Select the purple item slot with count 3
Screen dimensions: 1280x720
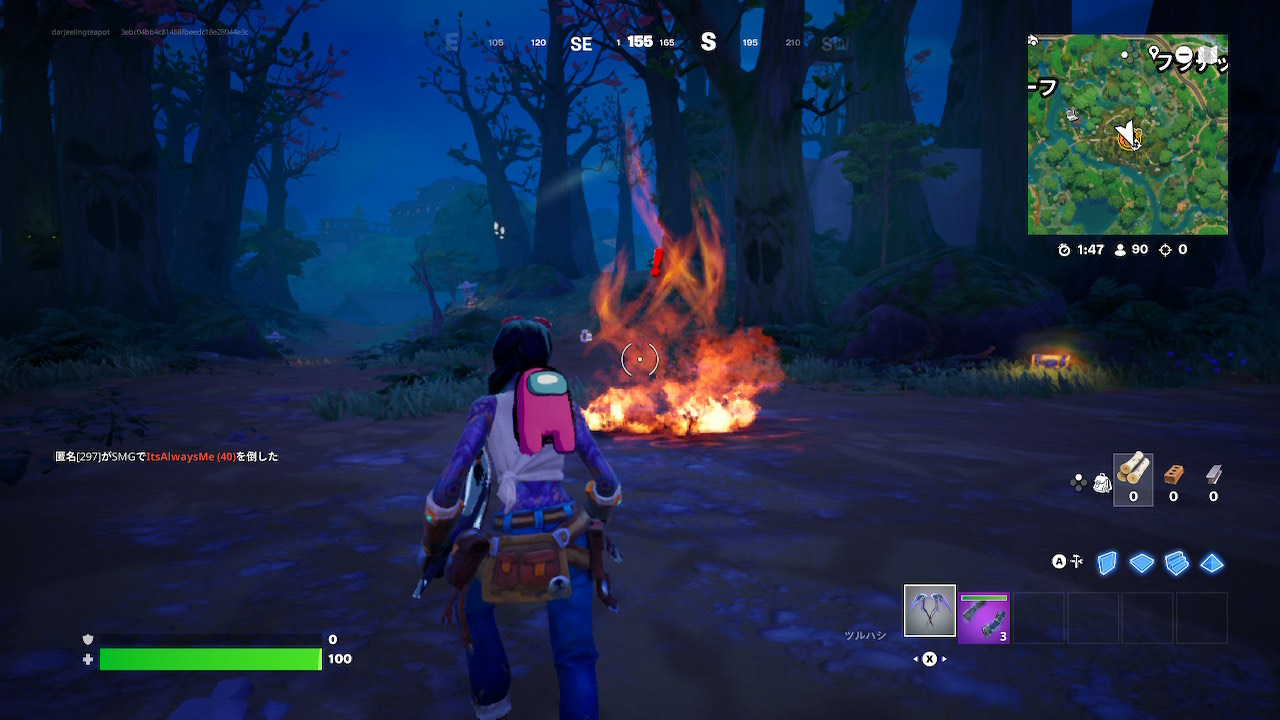pos(984,616)
